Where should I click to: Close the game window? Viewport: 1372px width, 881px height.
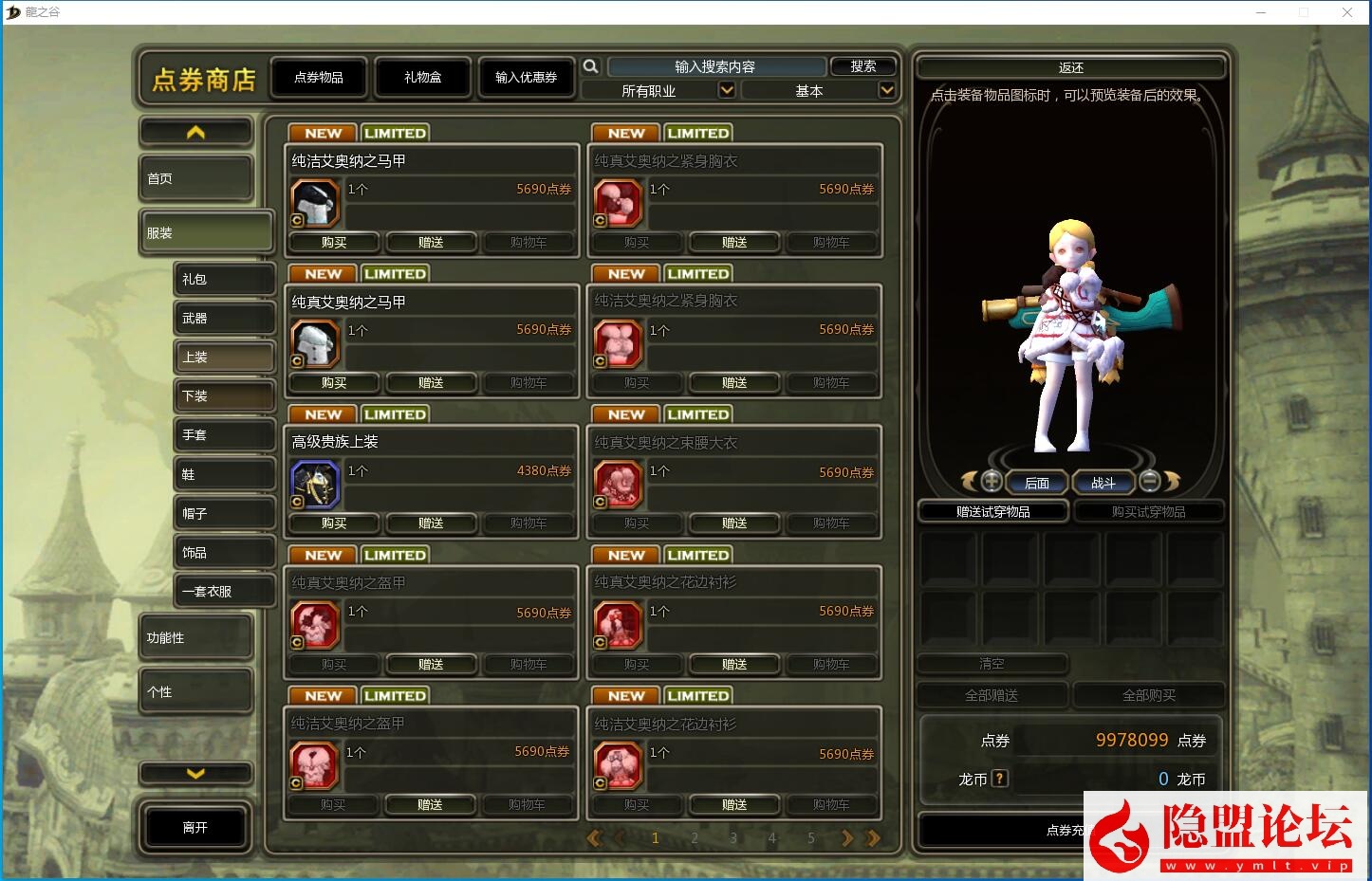click(1347, 12)
